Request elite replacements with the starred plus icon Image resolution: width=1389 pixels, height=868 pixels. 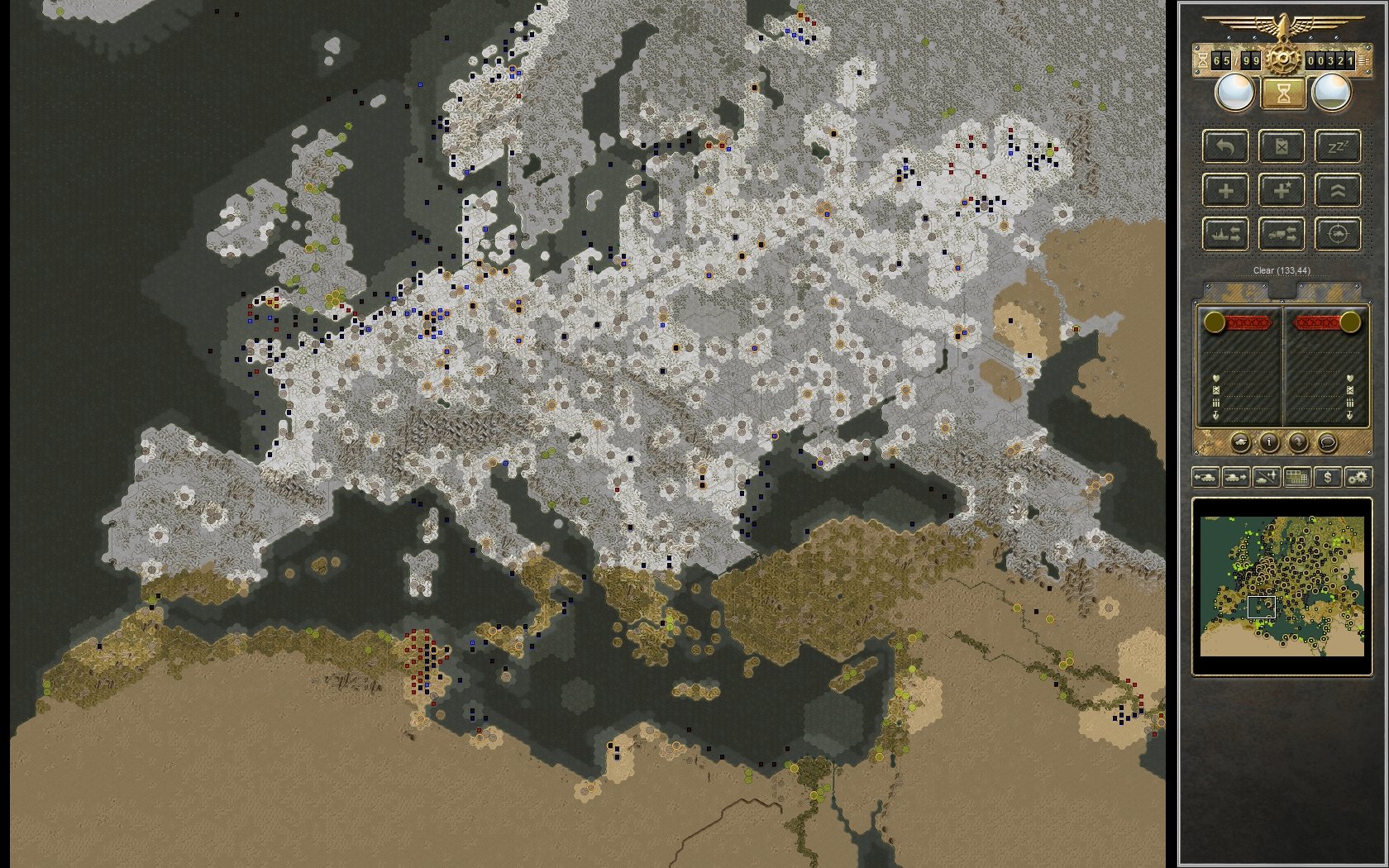[x=1282, y=189]
